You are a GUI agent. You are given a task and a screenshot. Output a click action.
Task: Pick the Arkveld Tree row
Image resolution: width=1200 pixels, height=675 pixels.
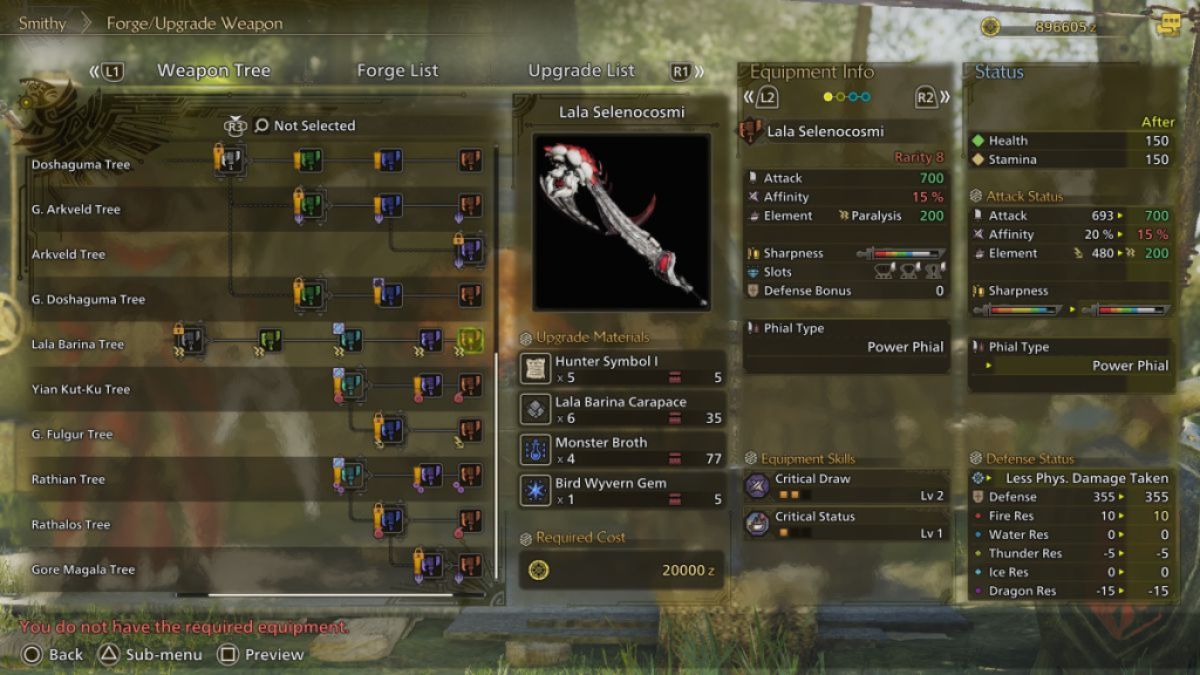pos(68,255)
